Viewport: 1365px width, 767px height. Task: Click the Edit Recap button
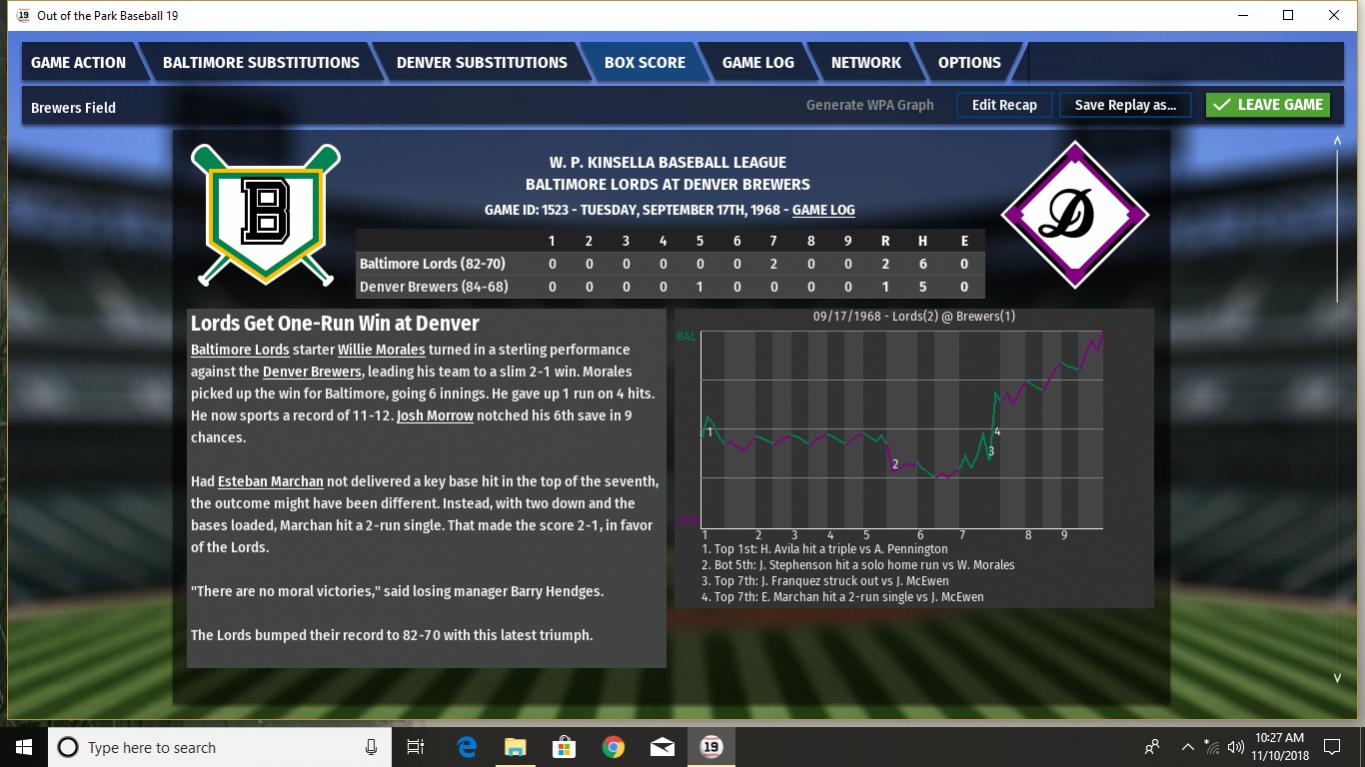tap(1004, 105)
